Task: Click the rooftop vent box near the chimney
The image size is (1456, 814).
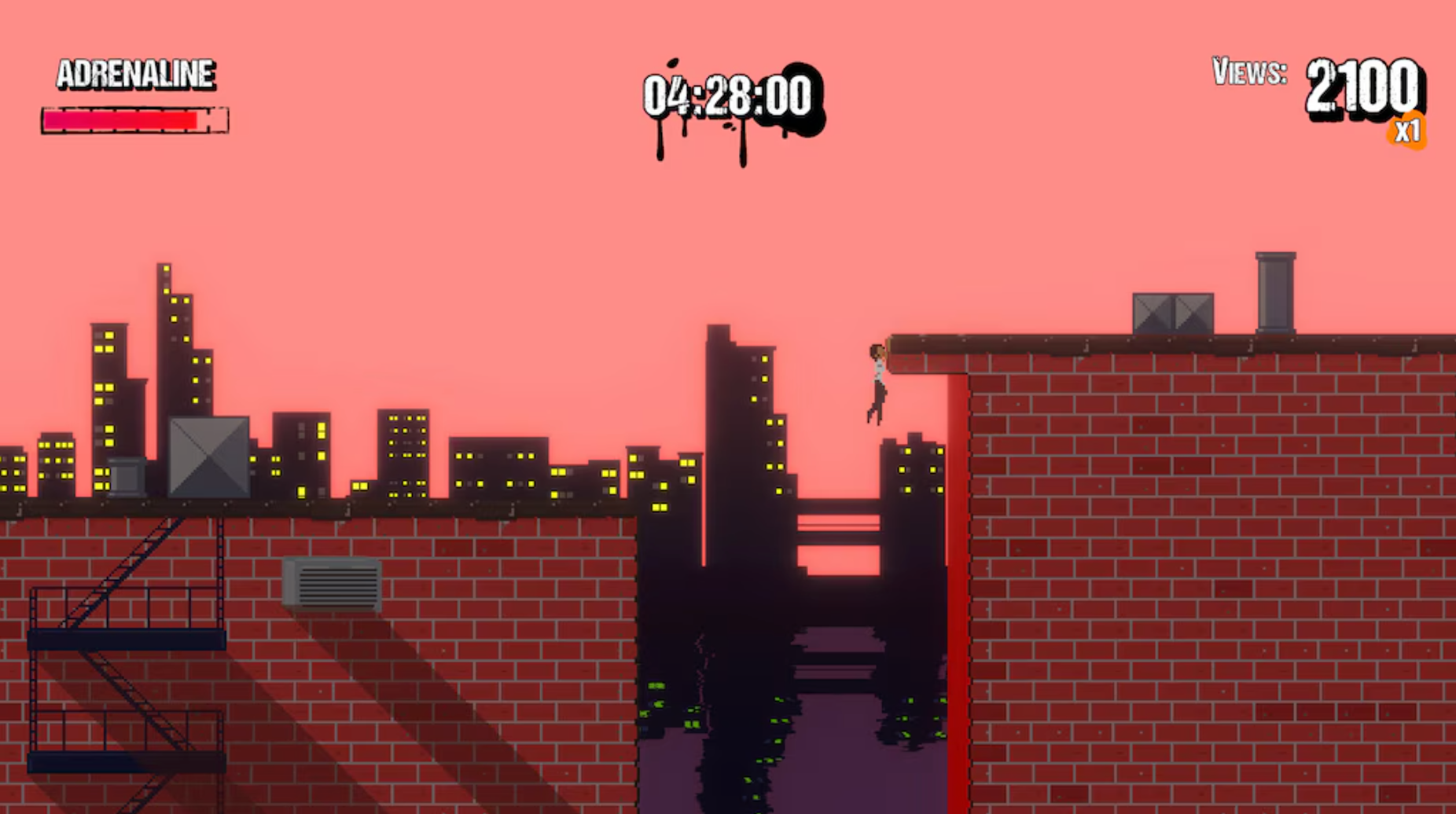Action: pyautogui.click(x=1171, y=313)
